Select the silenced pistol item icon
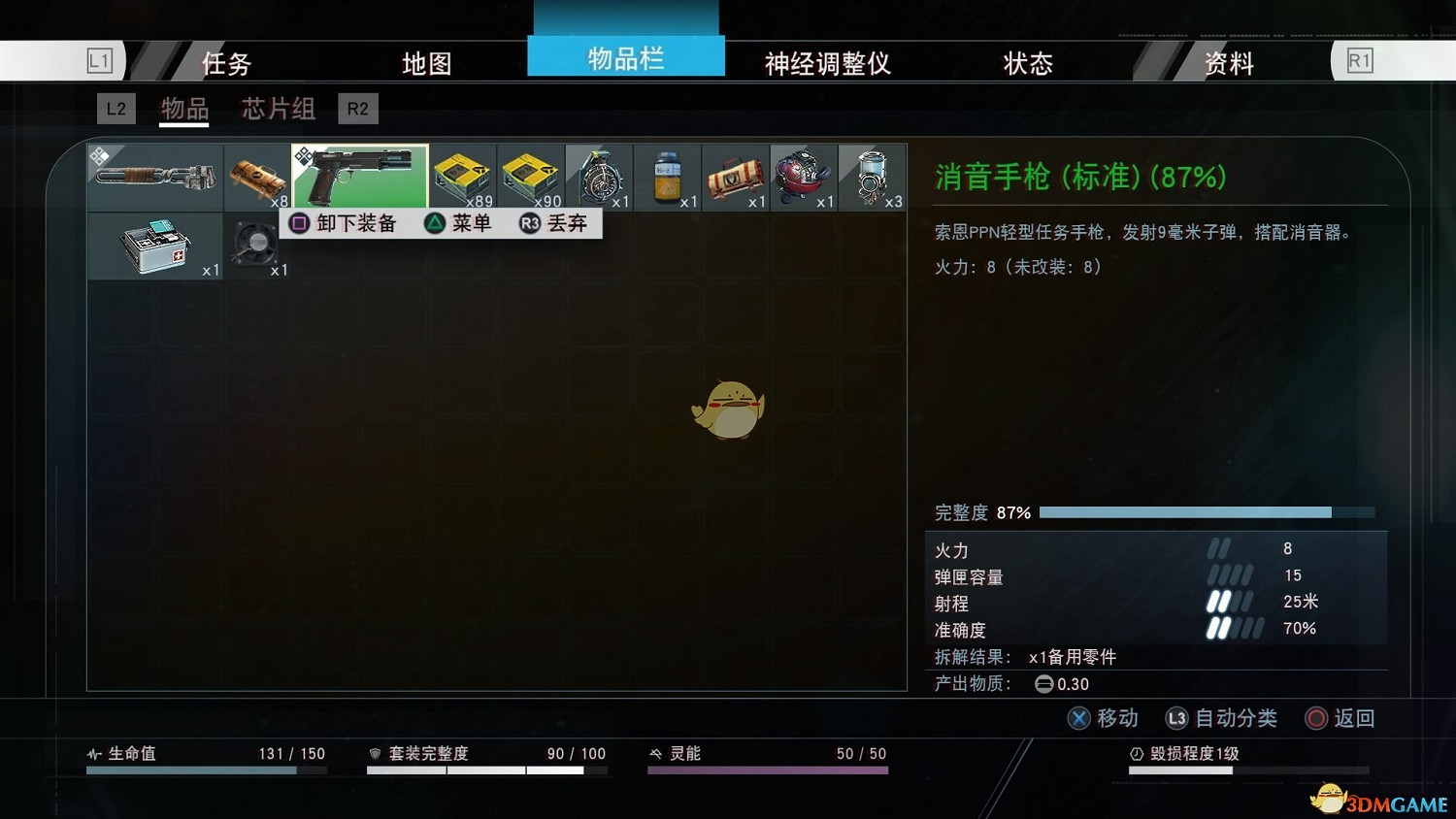Screen dimensions: 1456x819 359,175
